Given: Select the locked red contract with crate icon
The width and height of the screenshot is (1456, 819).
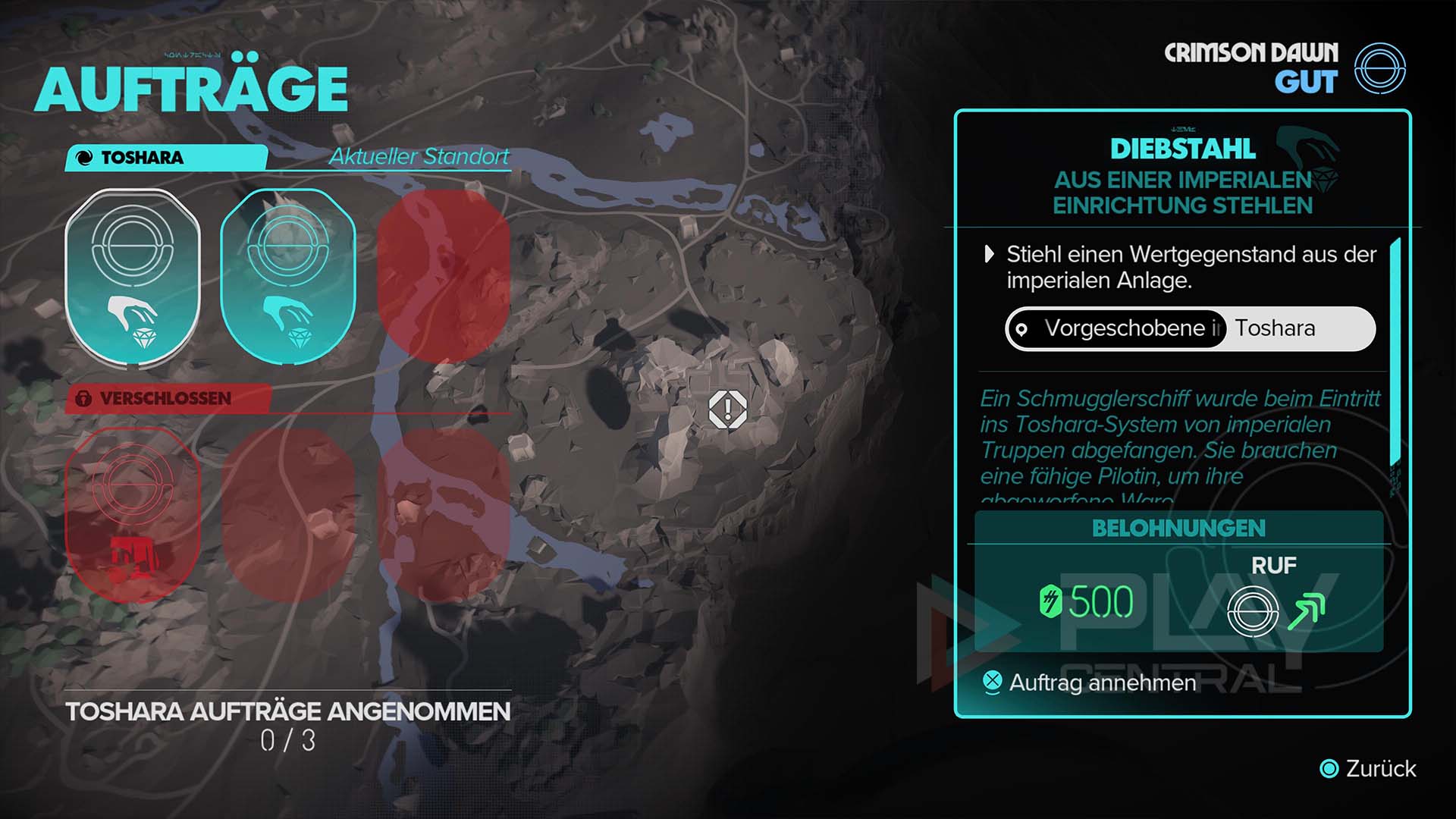Looking at the screenshot, I should (133, 515).
